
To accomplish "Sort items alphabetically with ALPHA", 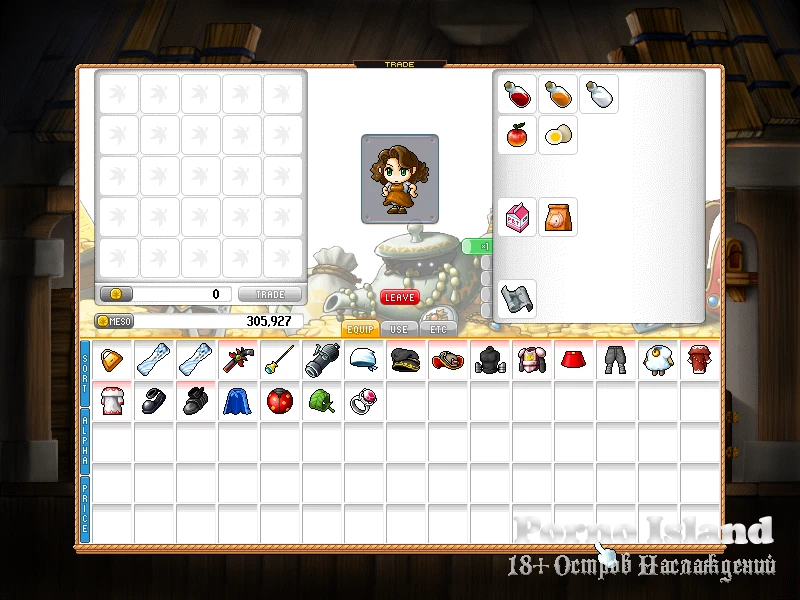I will pos(85,440).
